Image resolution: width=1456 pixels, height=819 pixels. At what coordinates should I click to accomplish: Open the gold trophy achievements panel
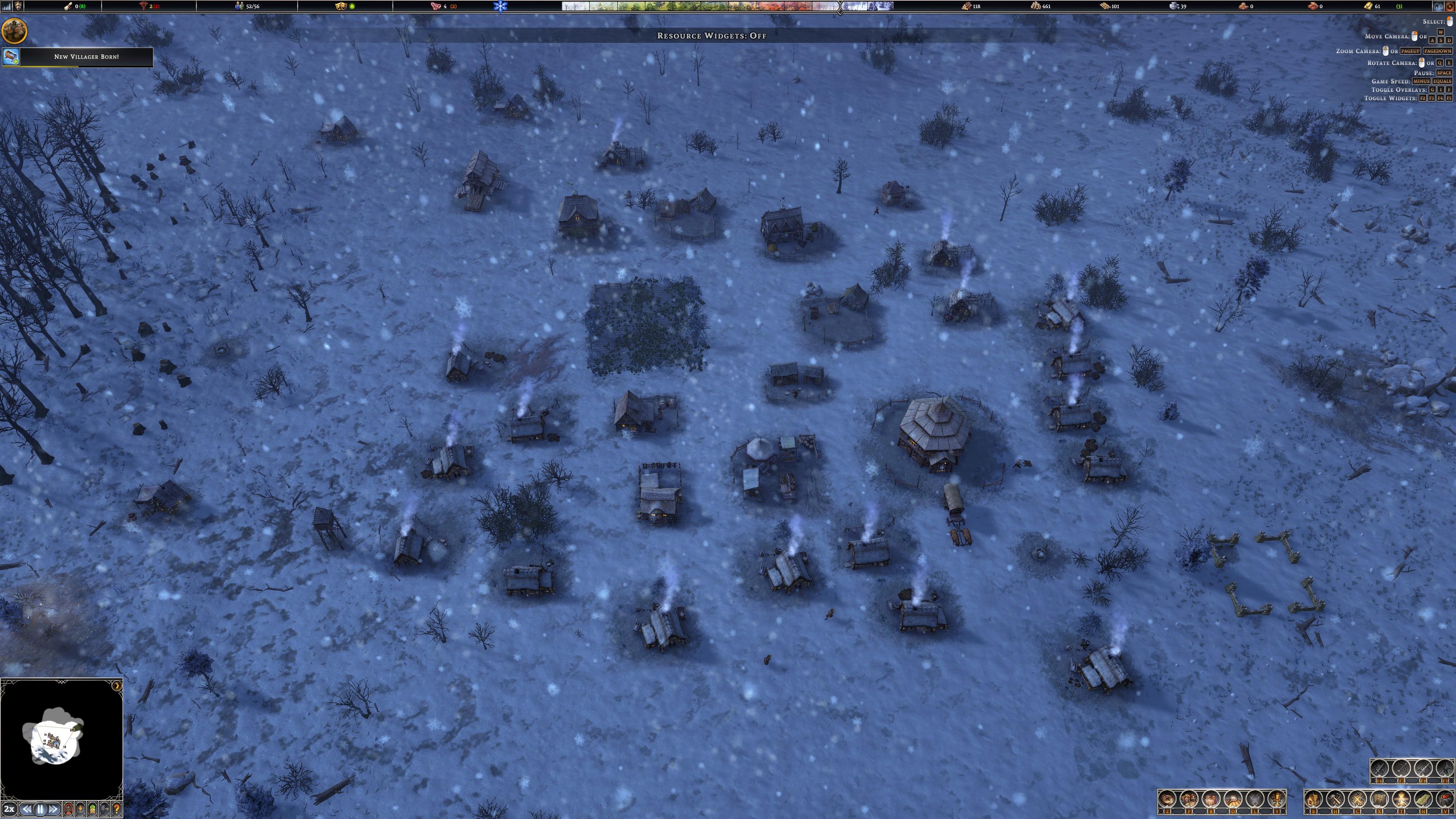(1276, 799)
